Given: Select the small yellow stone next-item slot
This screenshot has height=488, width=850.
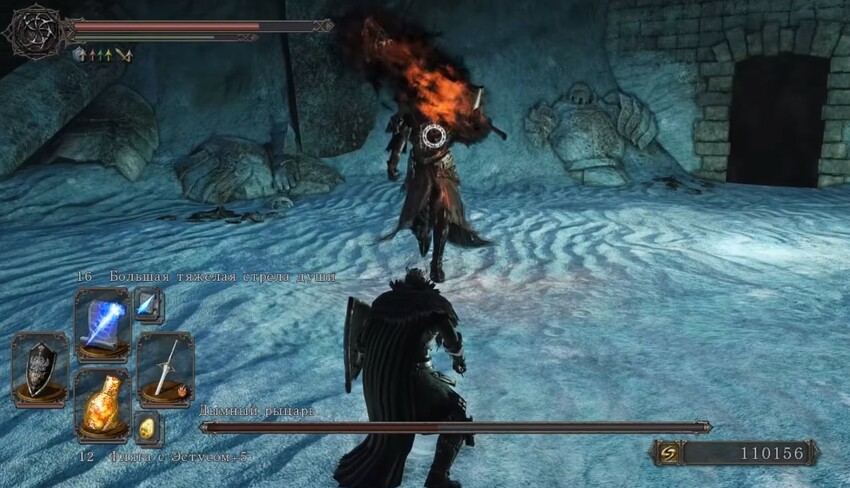Looking at the screenshot, I should (148, 428).
